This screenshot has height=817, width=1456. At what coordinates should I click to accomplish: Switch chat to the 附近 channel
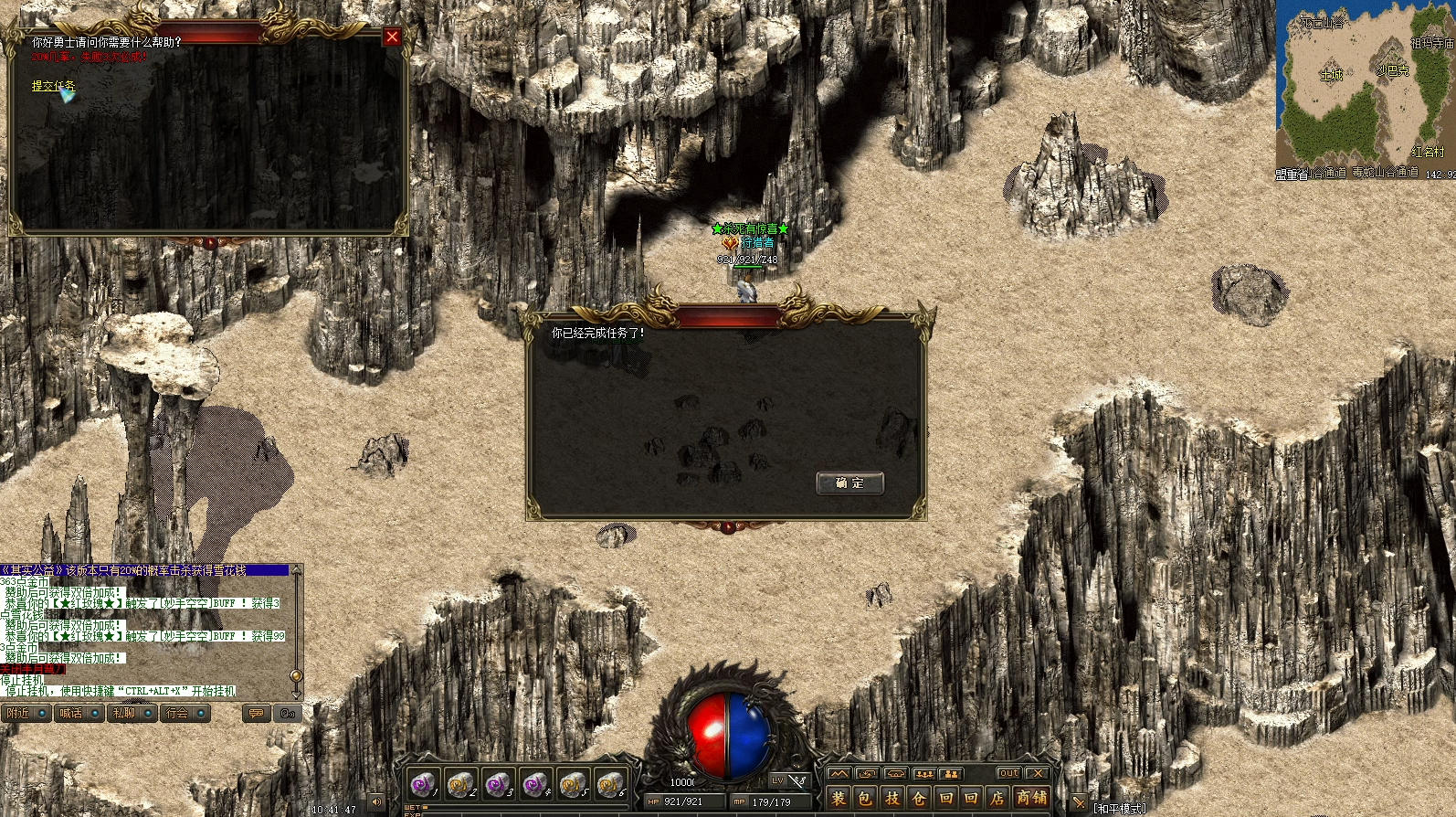pos(26,713)
